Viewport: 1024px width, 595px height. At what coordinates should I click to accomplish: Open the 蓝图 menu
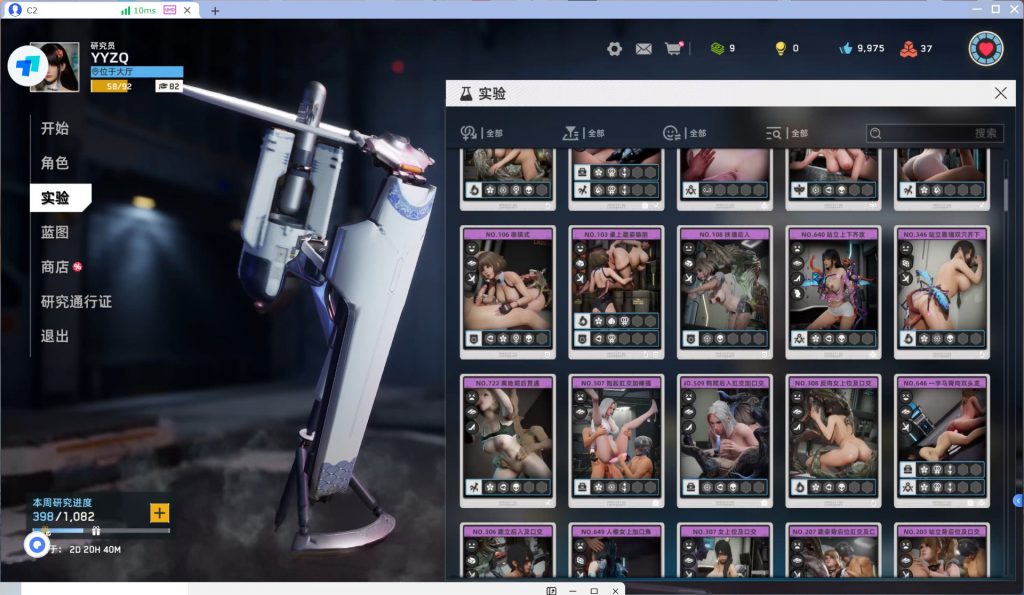(x=55, y=232)
